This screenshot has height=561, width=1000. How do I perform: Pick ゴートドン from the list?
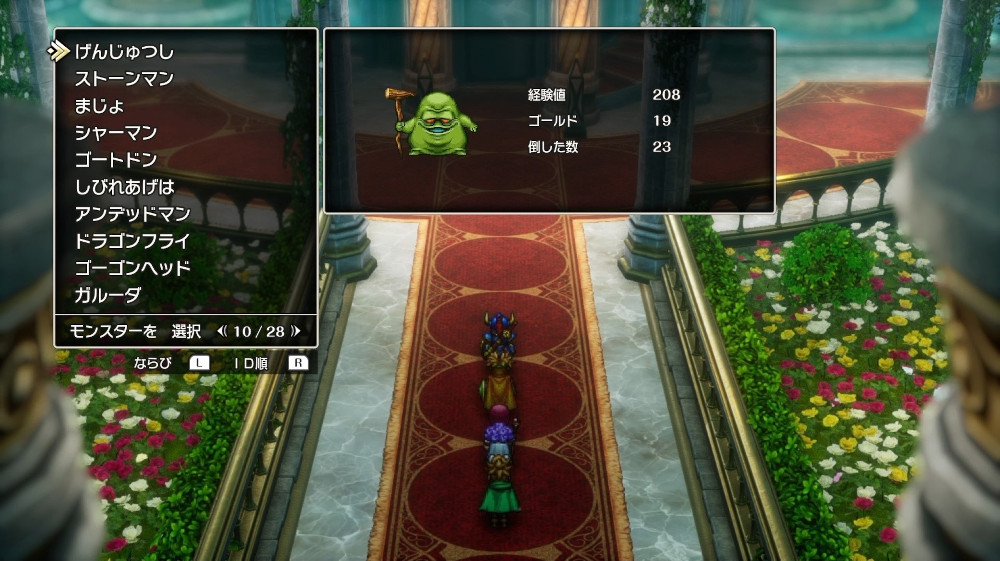[115, 159]
